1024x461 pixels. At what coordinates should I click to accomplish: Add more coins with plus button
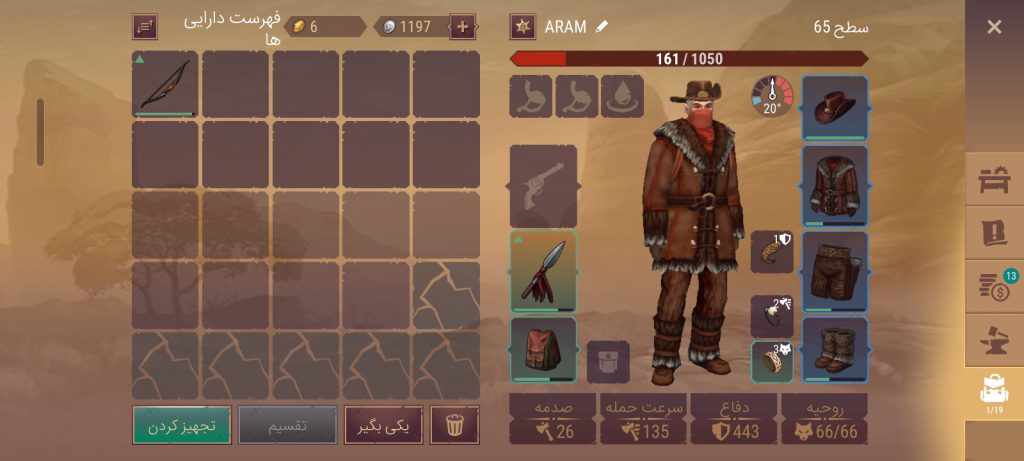coord(462,27)
